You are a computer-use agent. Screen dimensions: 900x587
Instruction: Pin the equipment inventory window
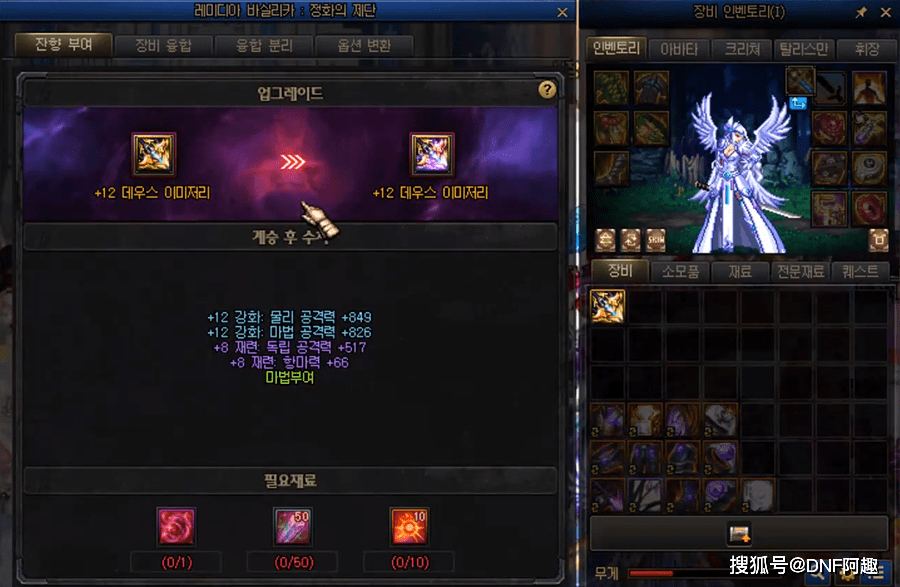[861, 12]
